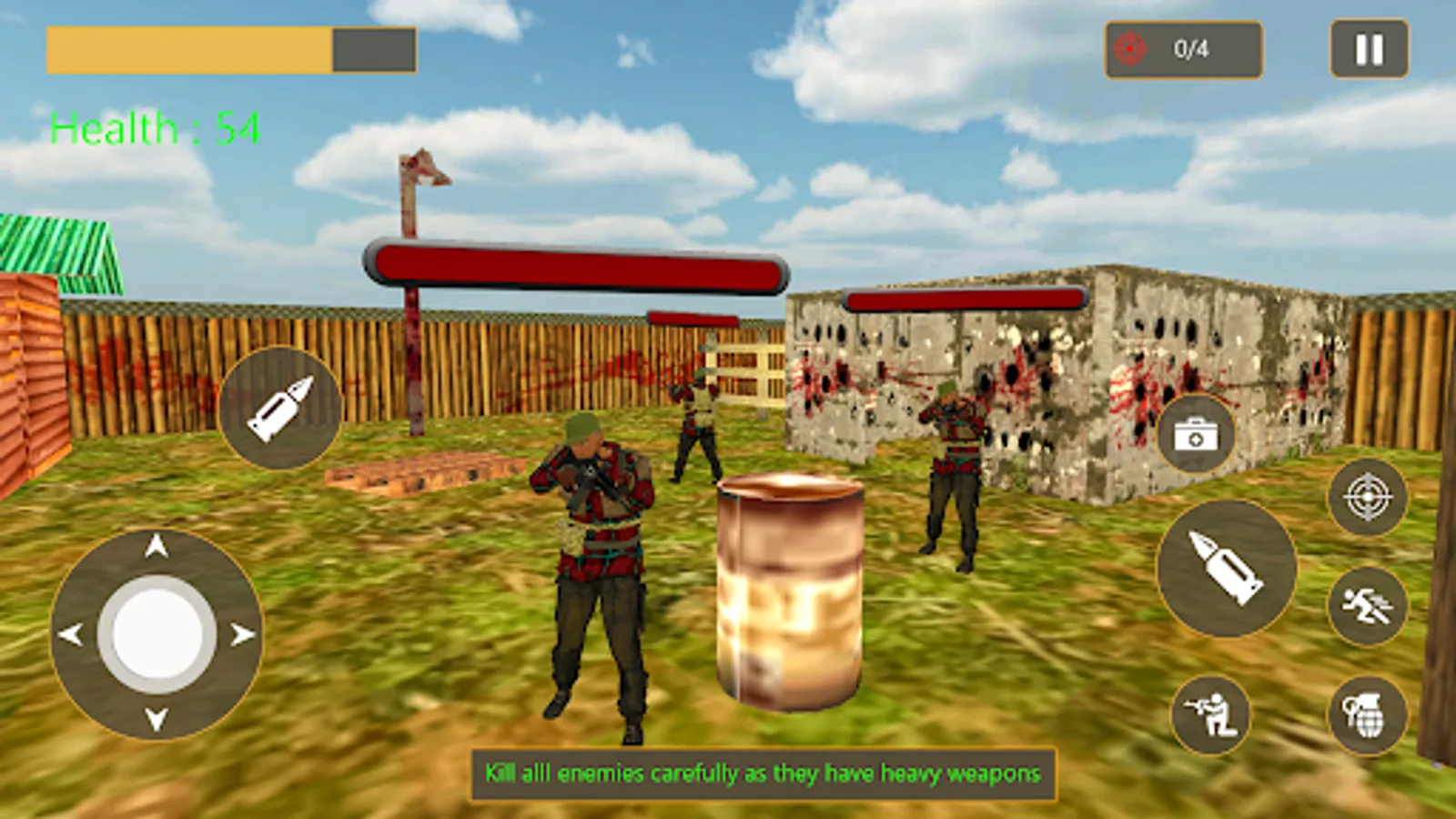Tap the 0/4 enemies counter panel
Viewport: 1456px width, 819px height.
(1181, 50)
